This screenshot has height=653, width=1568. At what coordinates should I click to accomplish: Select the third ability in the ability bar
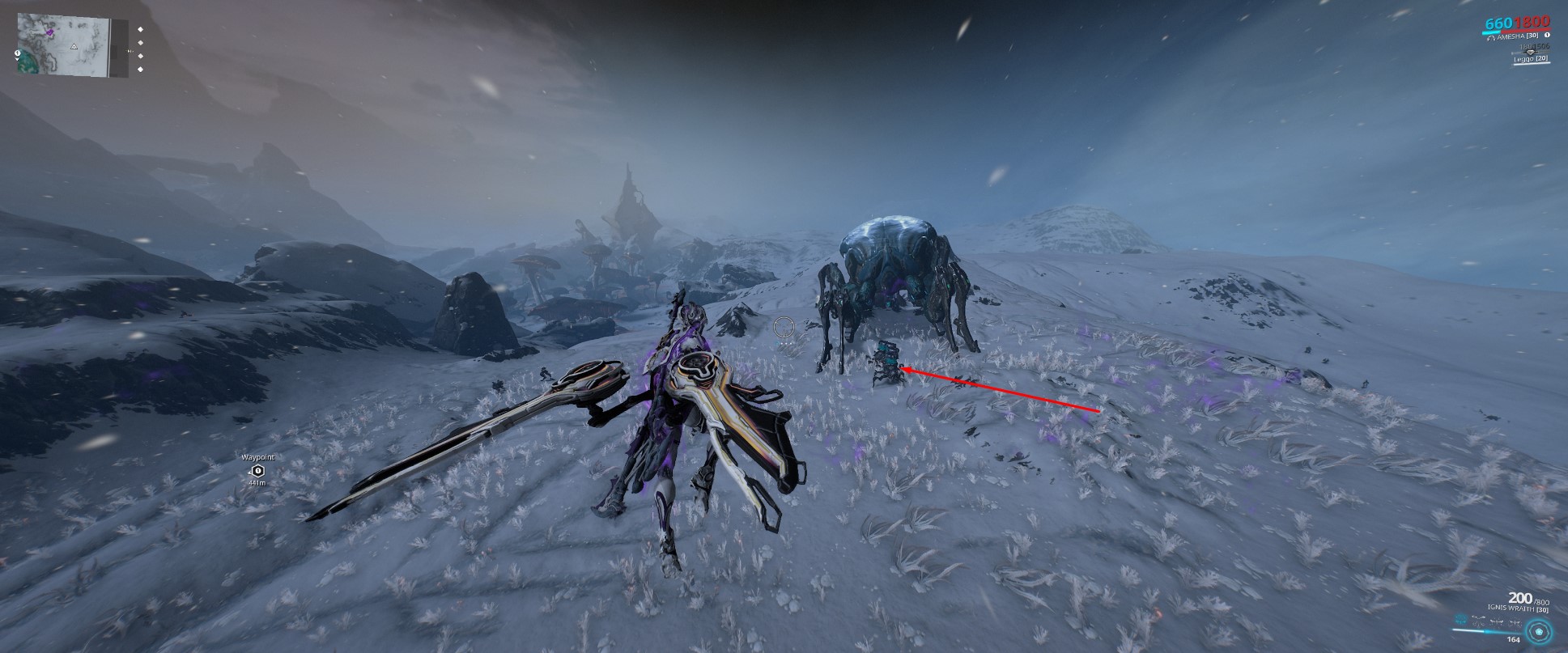(x=1497, y=620)
